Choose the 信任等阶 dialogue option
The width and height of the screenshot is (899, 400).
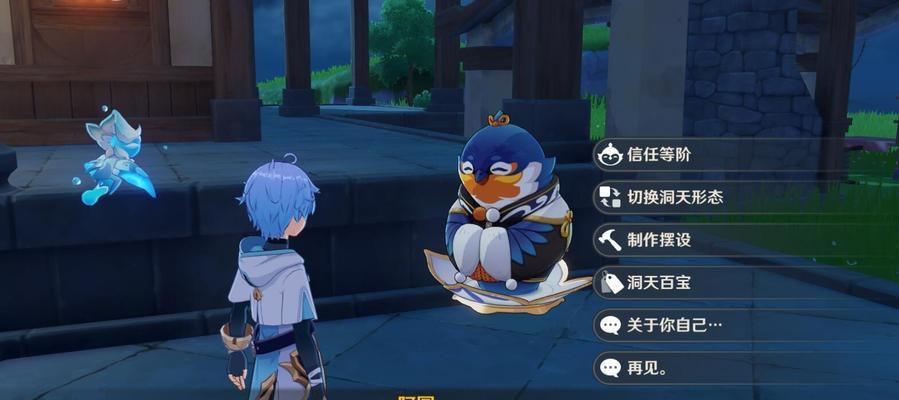pyautogui.click(x=660, y=155)
